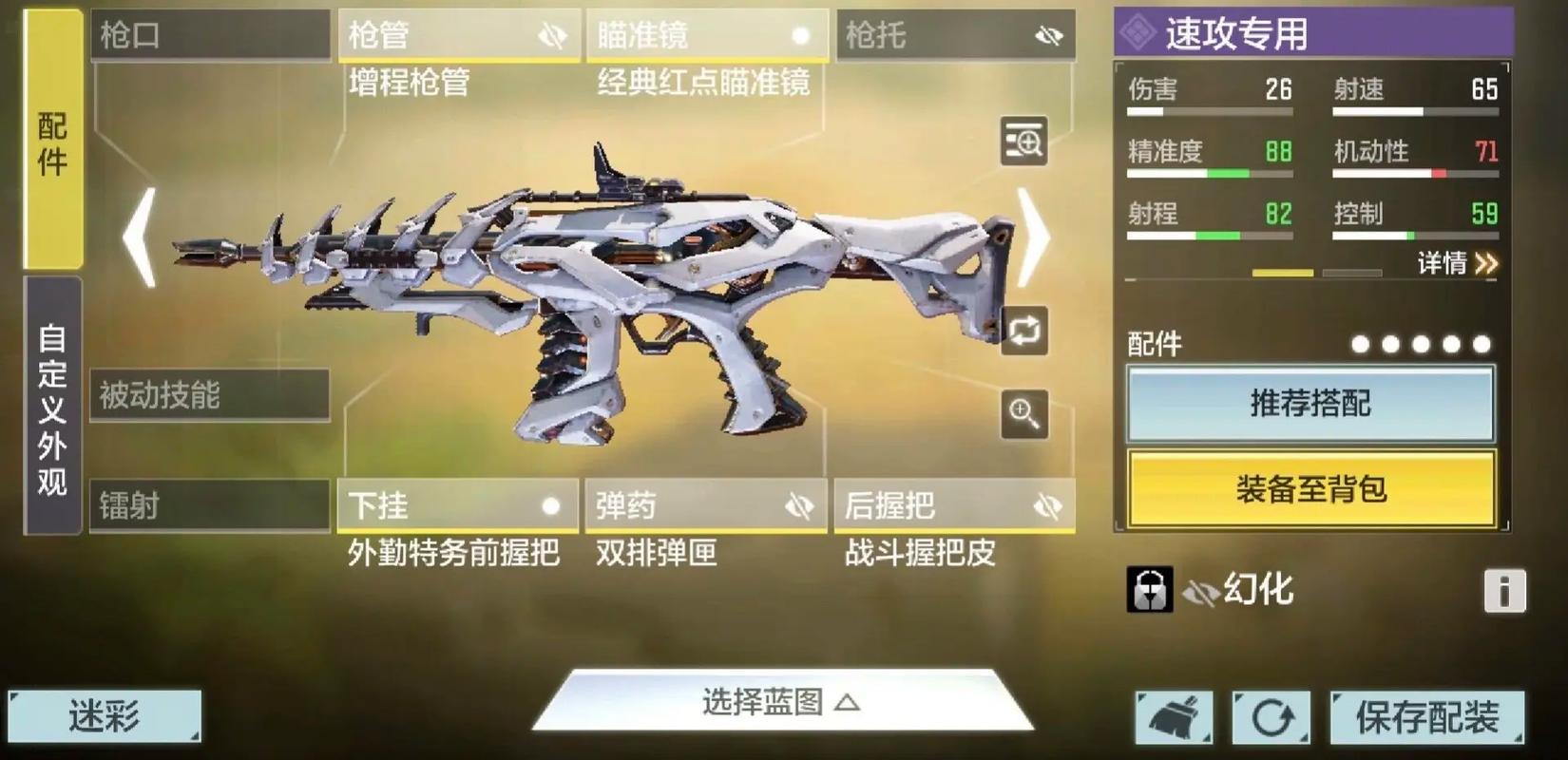Open the 迷彩 camo menu
The image size is (1568, 760).
coord(105,716)
